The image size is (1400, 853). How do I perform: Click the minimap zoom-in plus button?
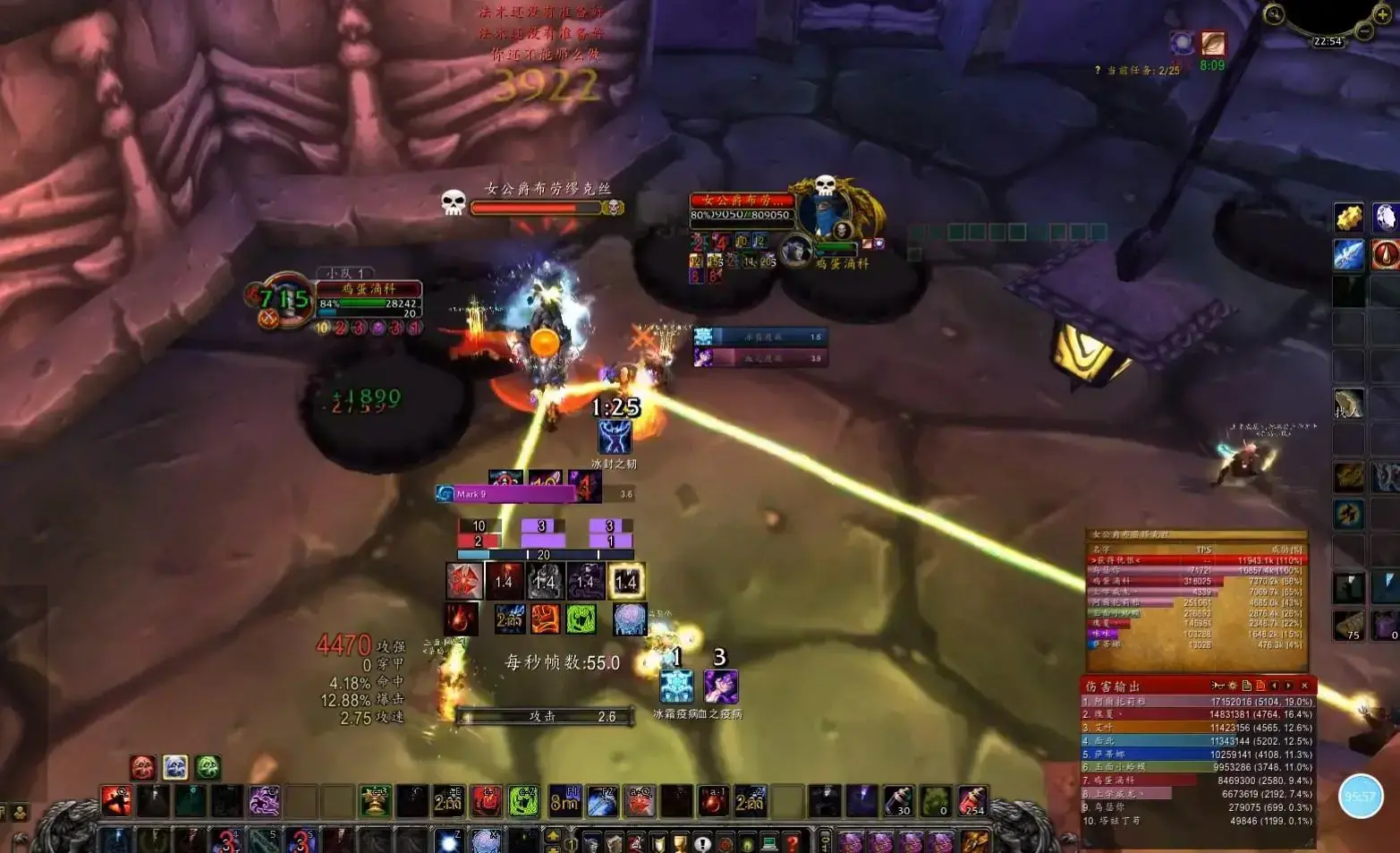click(x=1381, y=14)
